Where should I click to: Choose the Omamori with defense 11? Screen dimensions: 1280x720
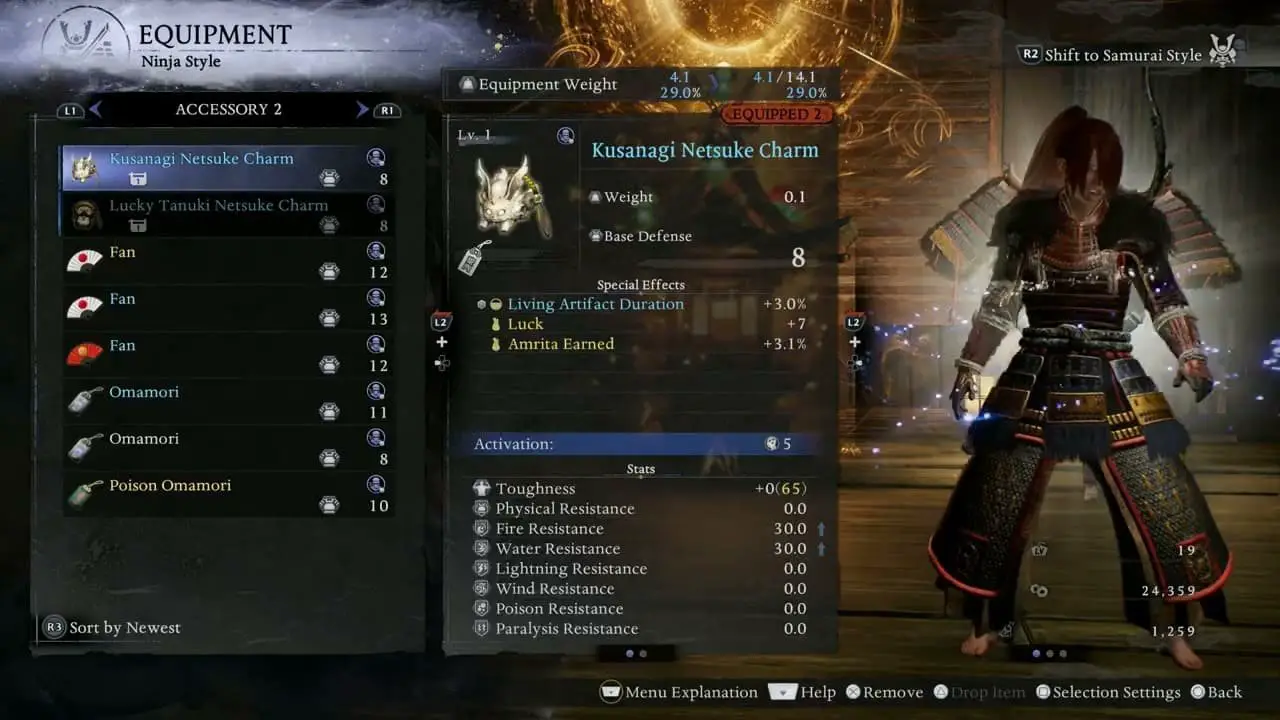[x=226, y=401]
